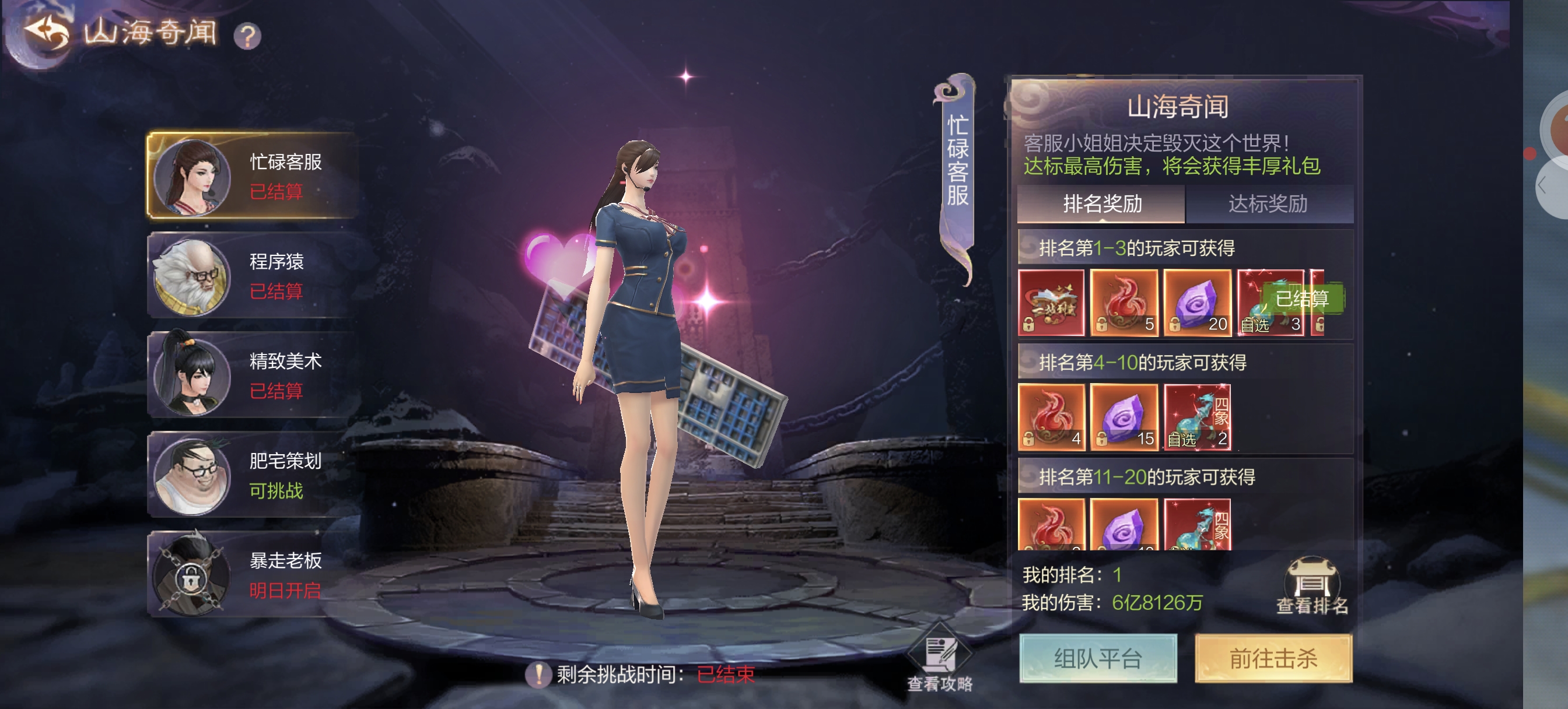Choose the 程序猿 boss entry

point(253,275)
